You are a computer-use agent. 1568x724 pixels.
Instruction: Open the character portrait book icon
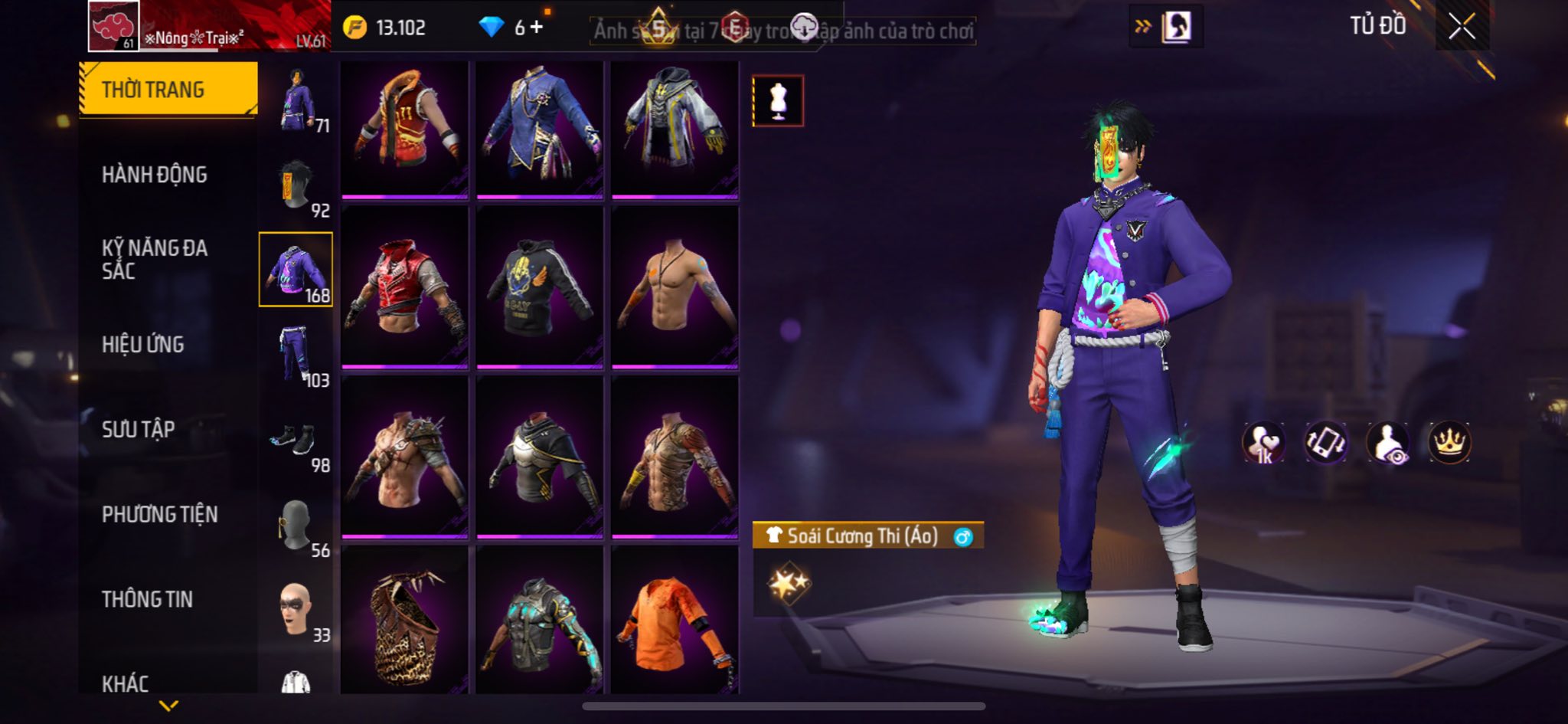[1176, 28]
